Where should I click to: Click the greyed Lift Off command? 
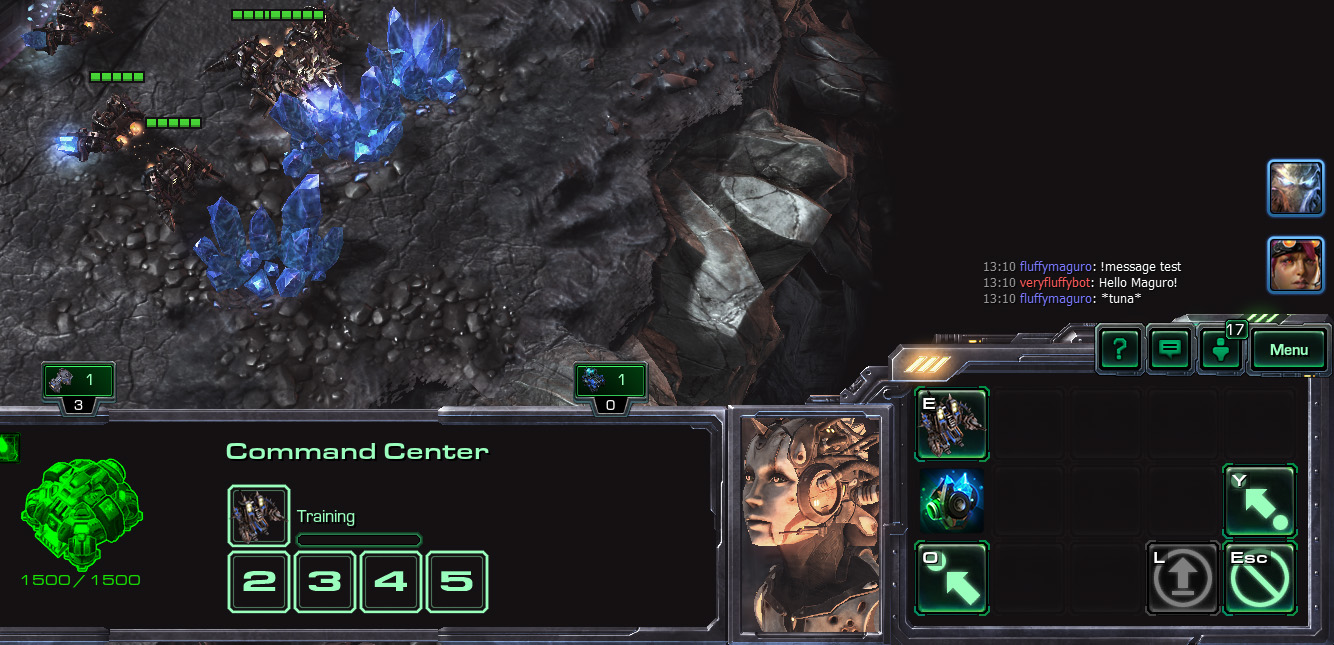(x=1184, y=577)
